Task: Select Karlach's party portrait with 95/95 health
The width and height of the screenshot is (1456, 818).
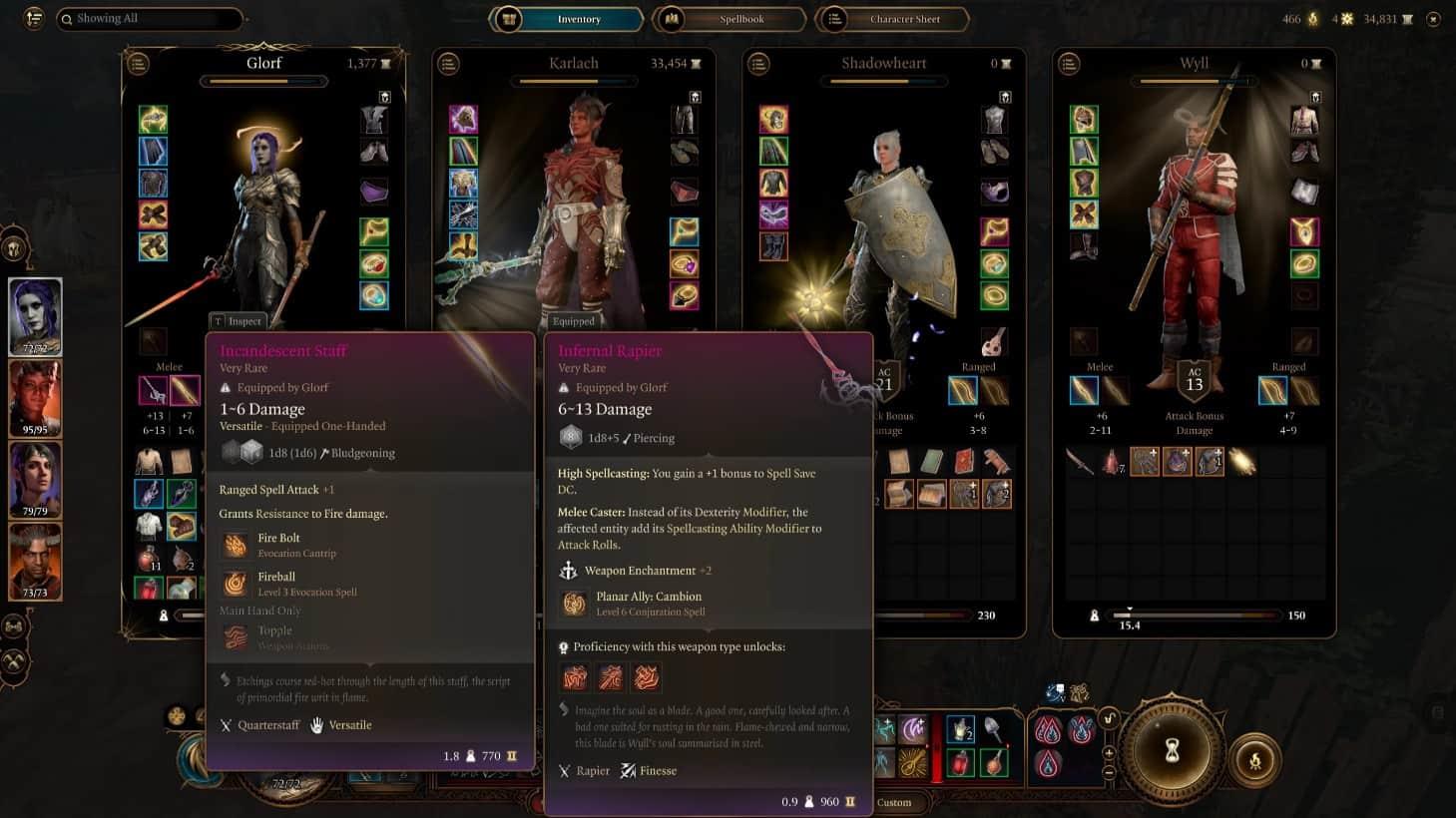Action: coord(35,397)
